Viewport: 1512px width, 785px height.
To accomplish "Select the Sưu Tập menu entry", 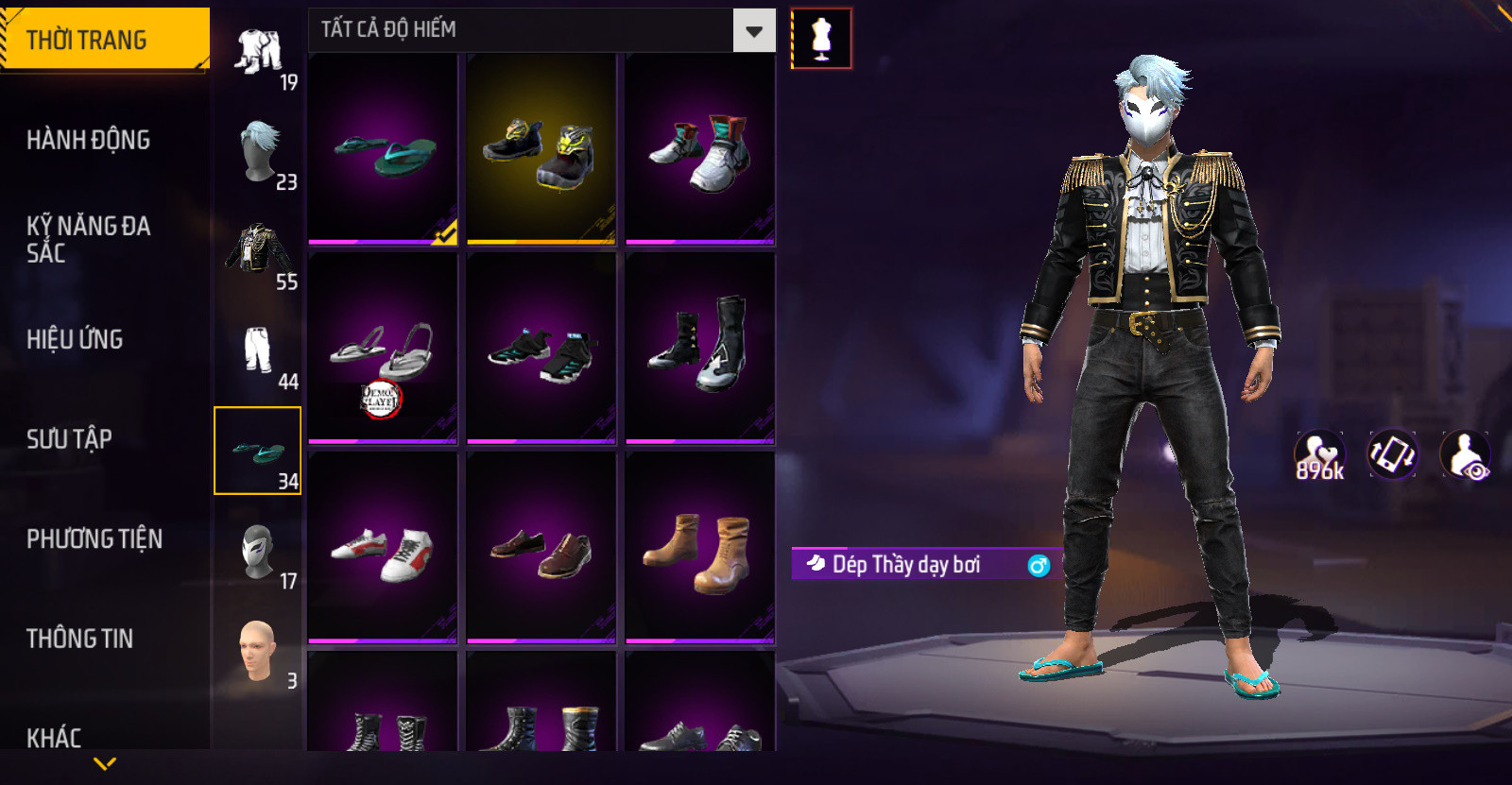I will pos(69,438).
